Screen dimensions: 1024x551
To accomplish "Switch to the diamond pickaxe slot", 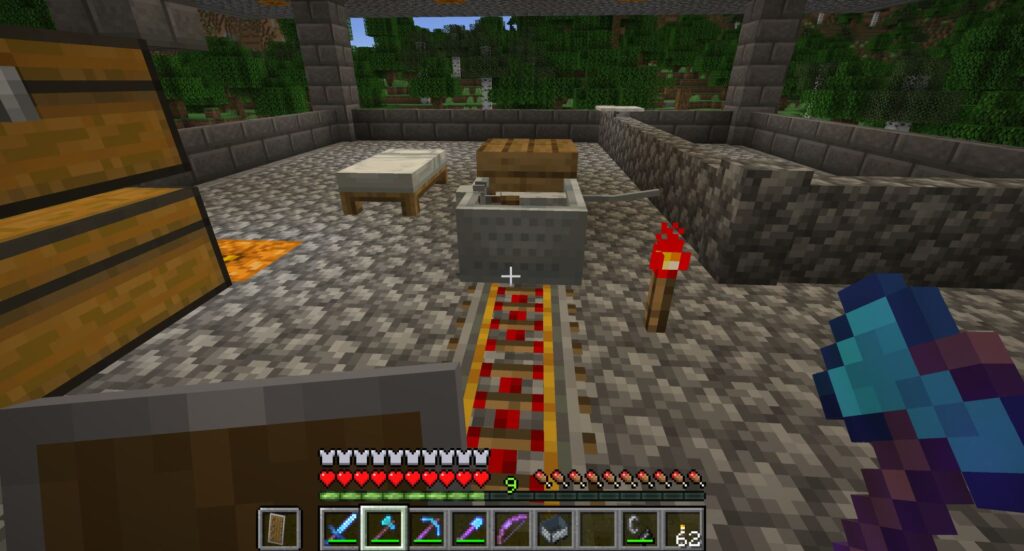I will [426, 527].
